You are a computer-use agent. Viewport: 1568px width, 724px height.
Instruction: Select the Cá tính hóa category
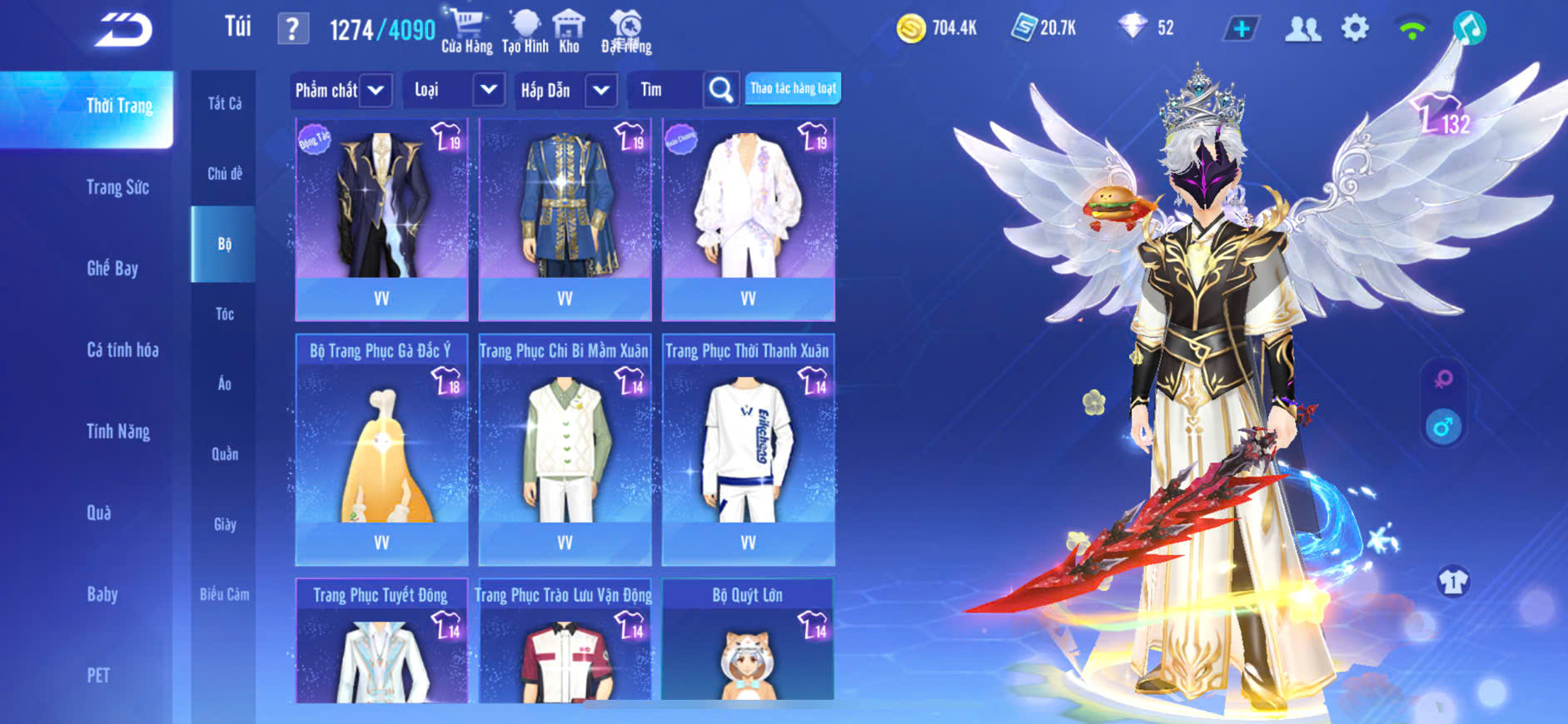(122, 350)
